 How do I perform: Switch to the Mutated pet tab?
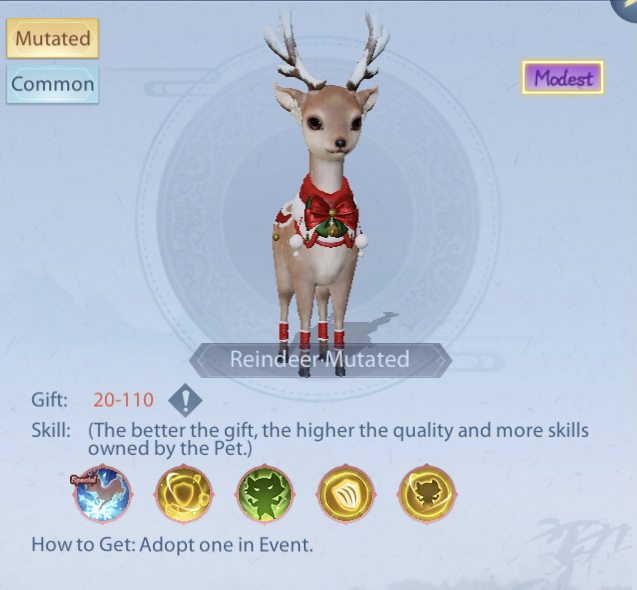52,40
